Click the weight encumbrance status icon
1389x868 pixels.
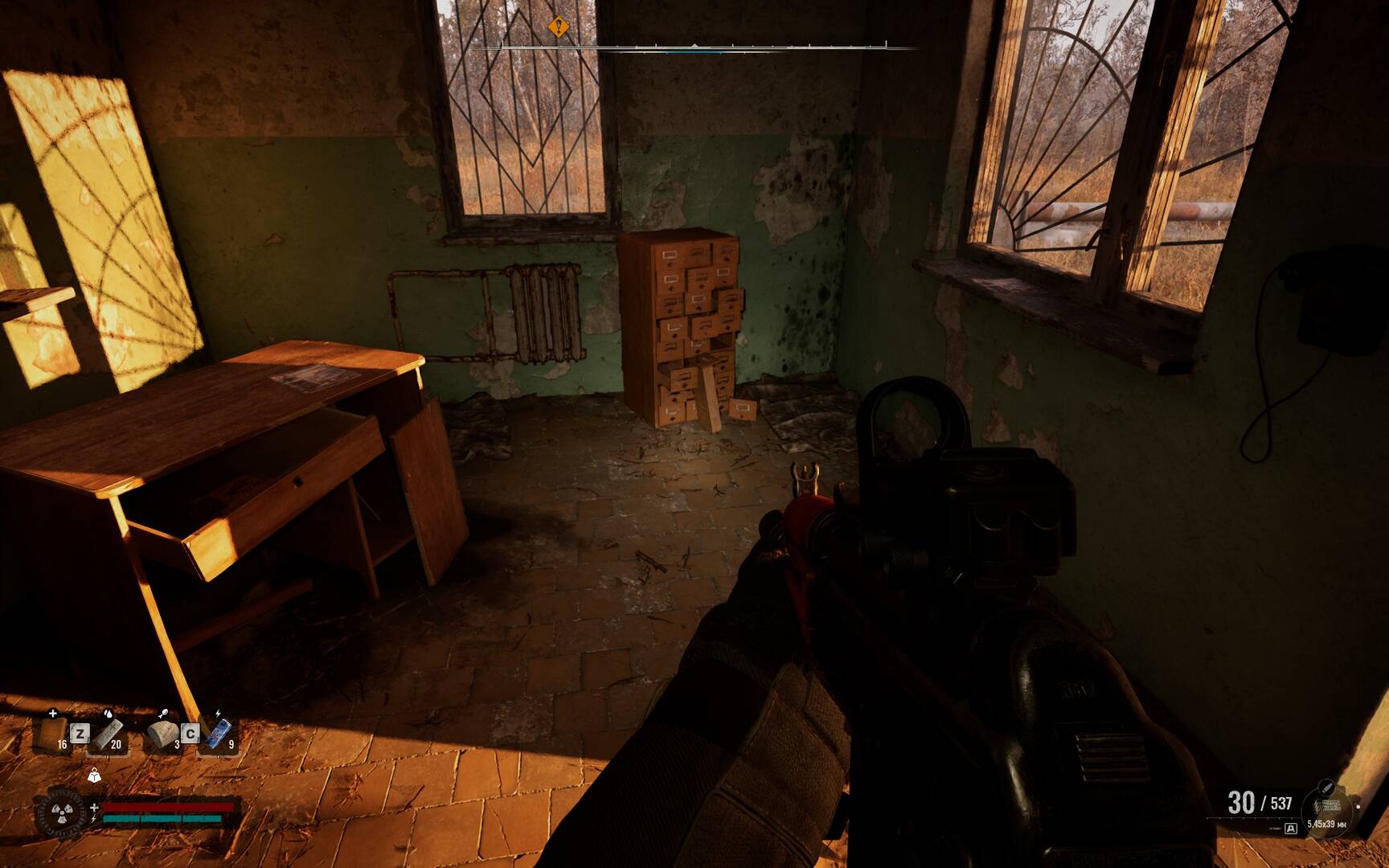pos(94,776)
